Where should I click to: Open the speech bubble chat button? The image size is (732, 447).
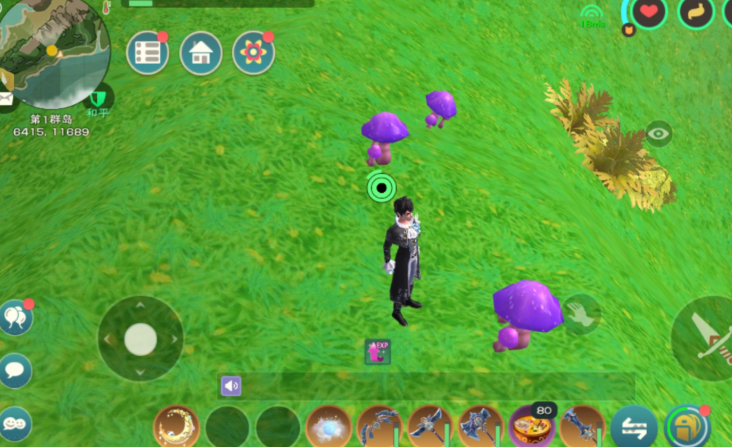tap(15, 370)
